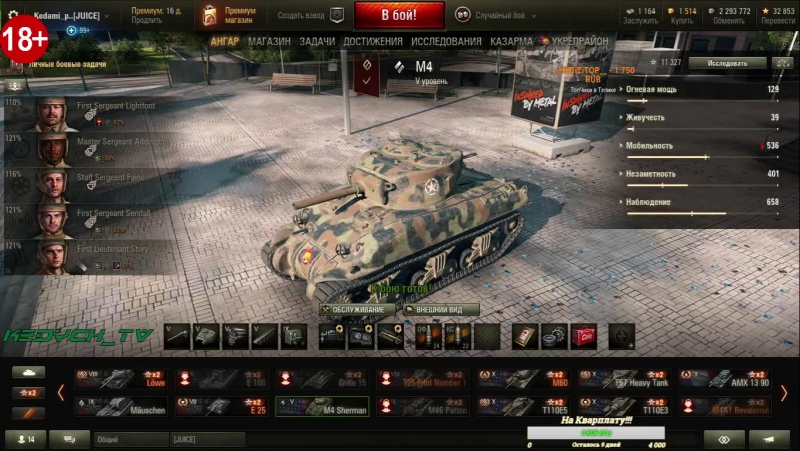This screenshot has width=800, height=451.
Task: Open the КАЗАРМА tab
Action: pos(511,42)
